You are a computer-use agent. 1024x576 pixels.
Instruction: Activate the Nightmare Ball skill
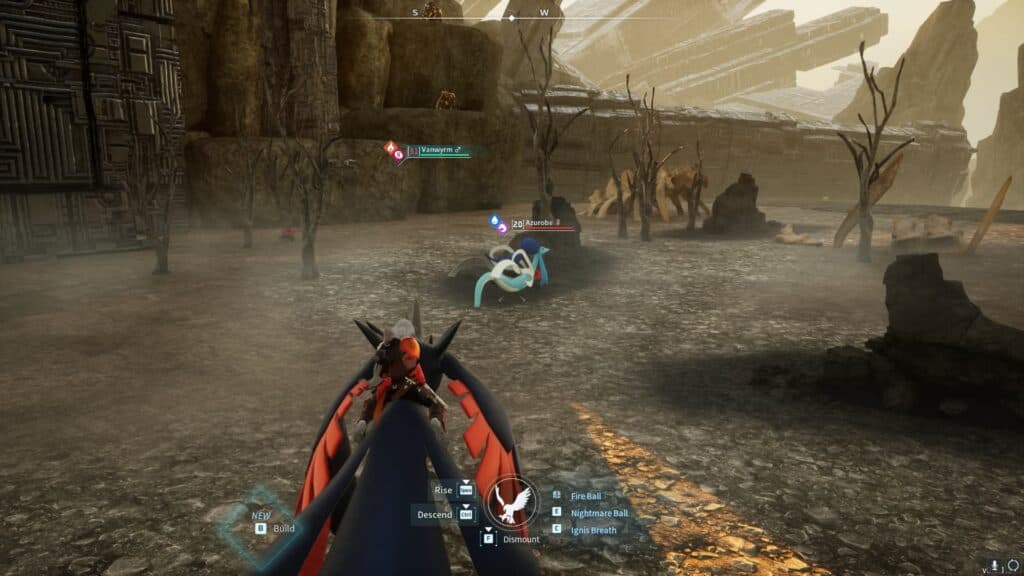[x=598, y=513]
